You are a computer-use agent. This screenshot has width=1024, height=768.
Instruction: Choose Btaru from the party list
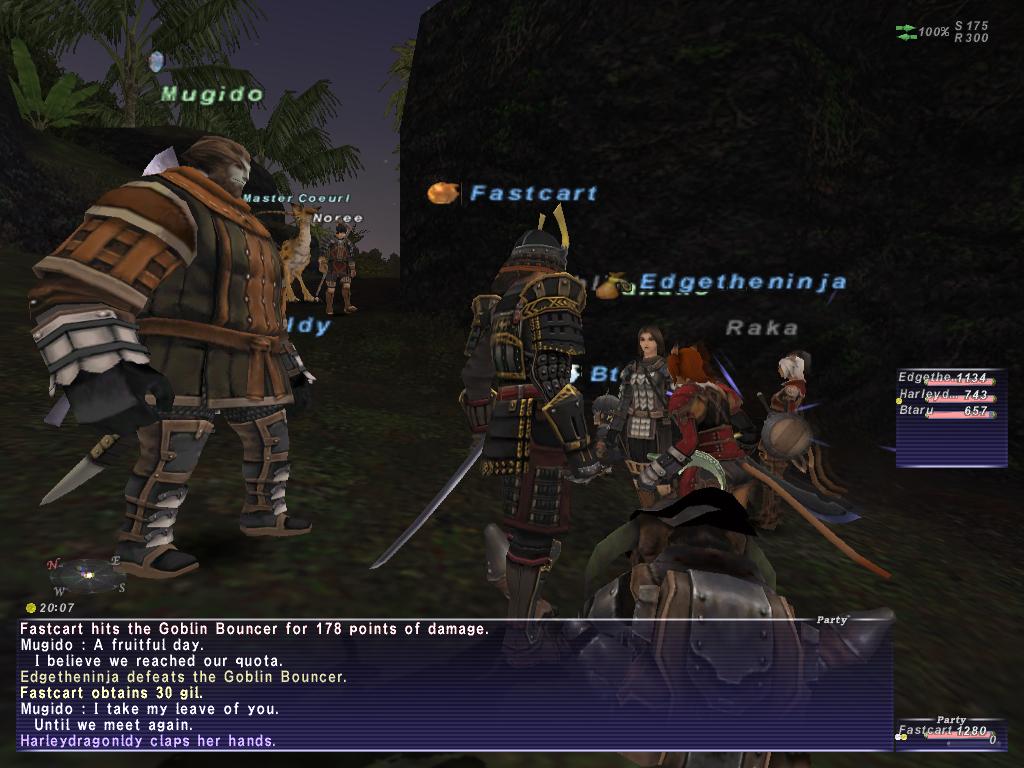point(944,411)
